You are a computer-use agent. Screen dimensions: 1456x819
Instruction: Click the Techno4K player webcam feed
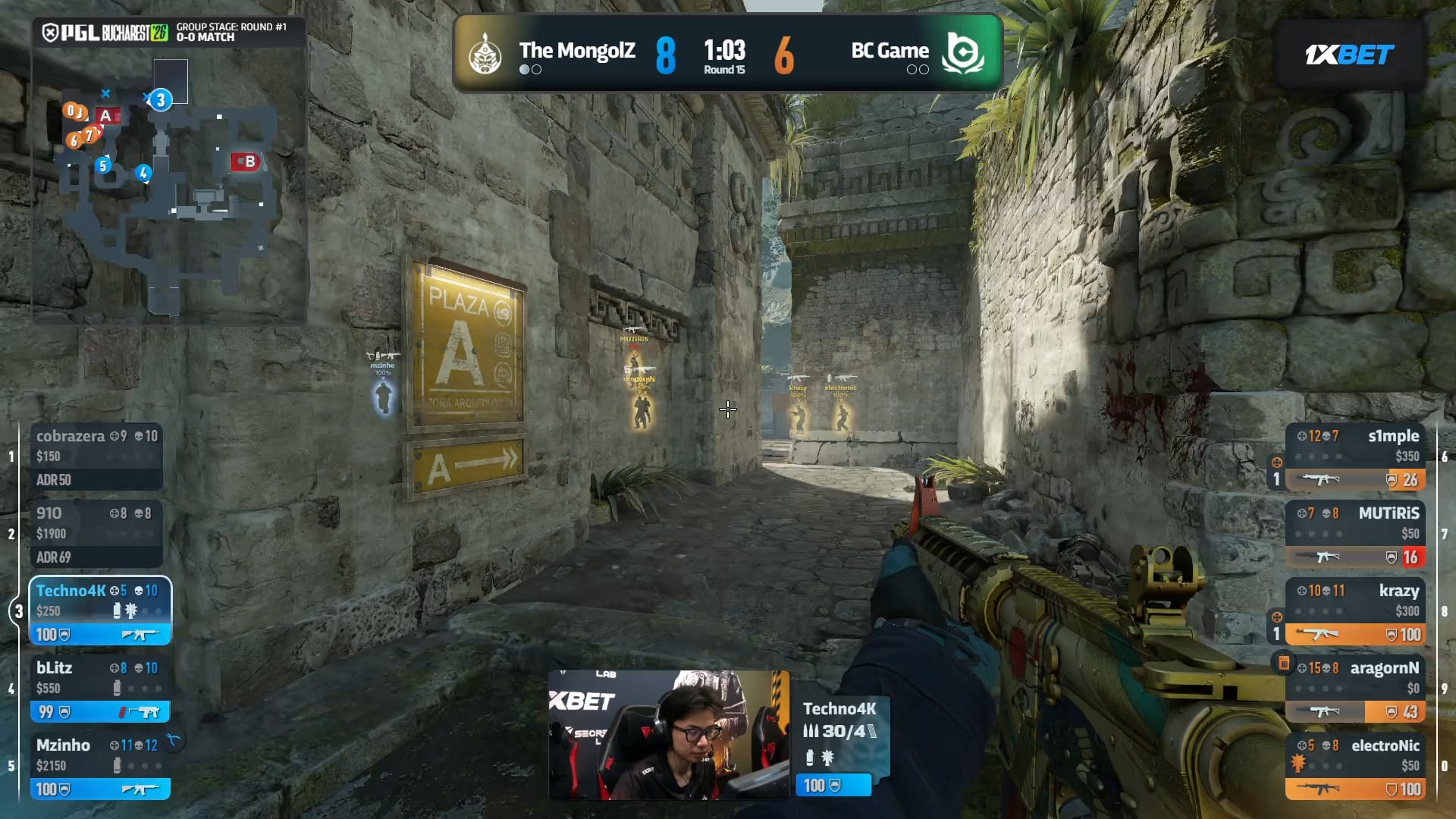tap(669, 734)
